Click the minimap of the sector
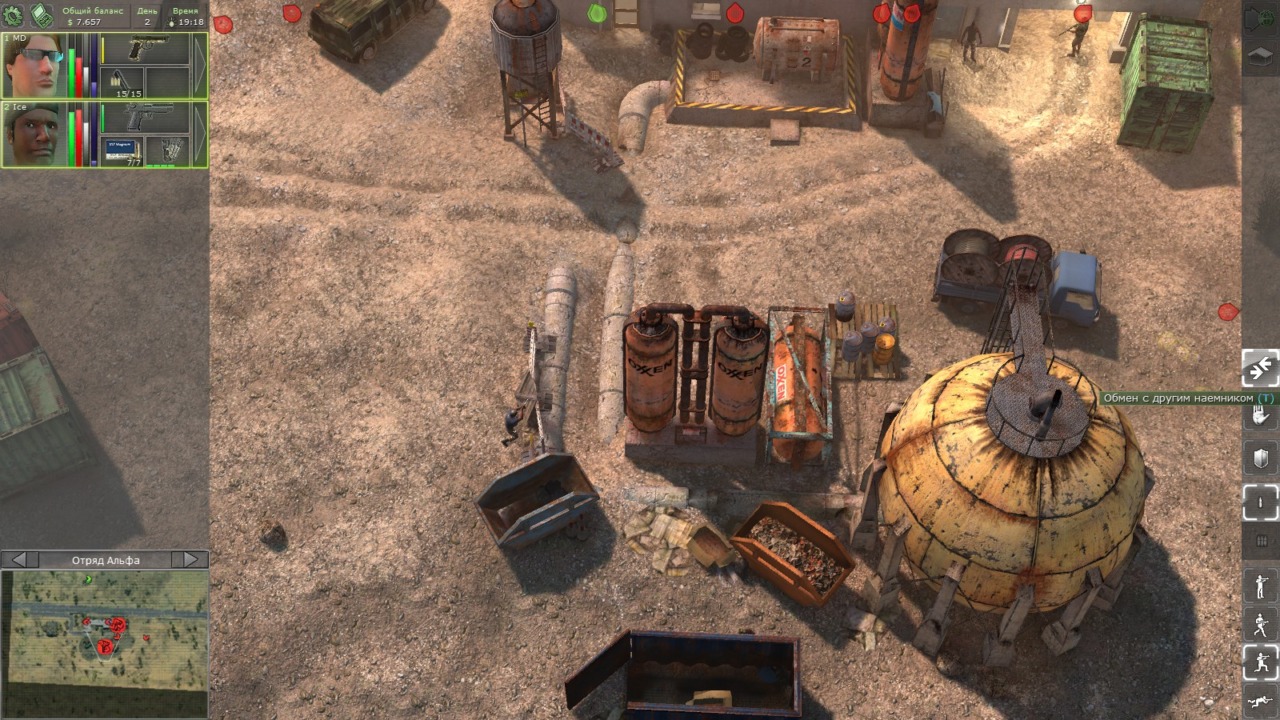 coord(104,630)
